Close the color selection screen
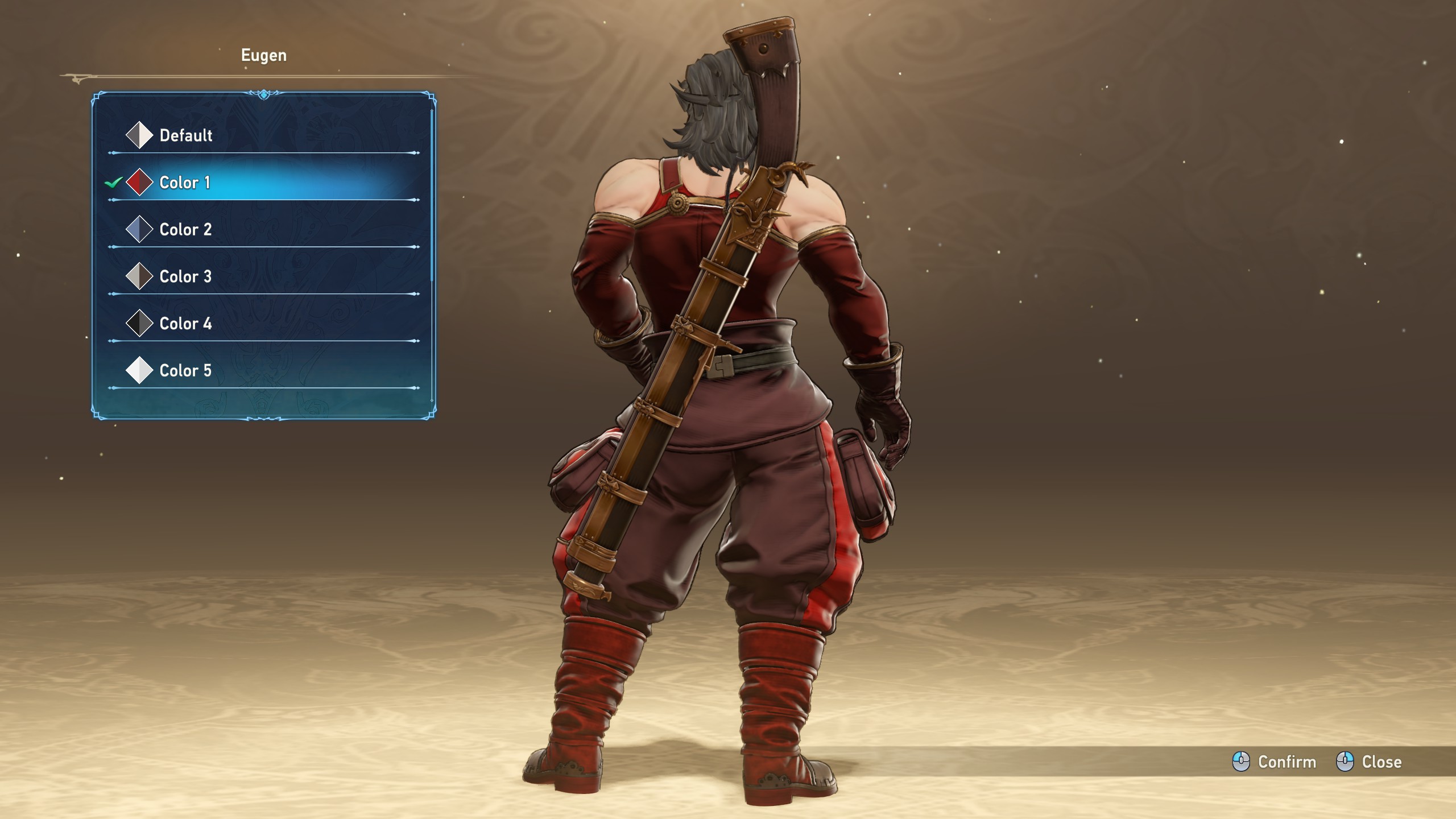The width and height of the screenshot is (1456, 819). [x=1370, y=762]
